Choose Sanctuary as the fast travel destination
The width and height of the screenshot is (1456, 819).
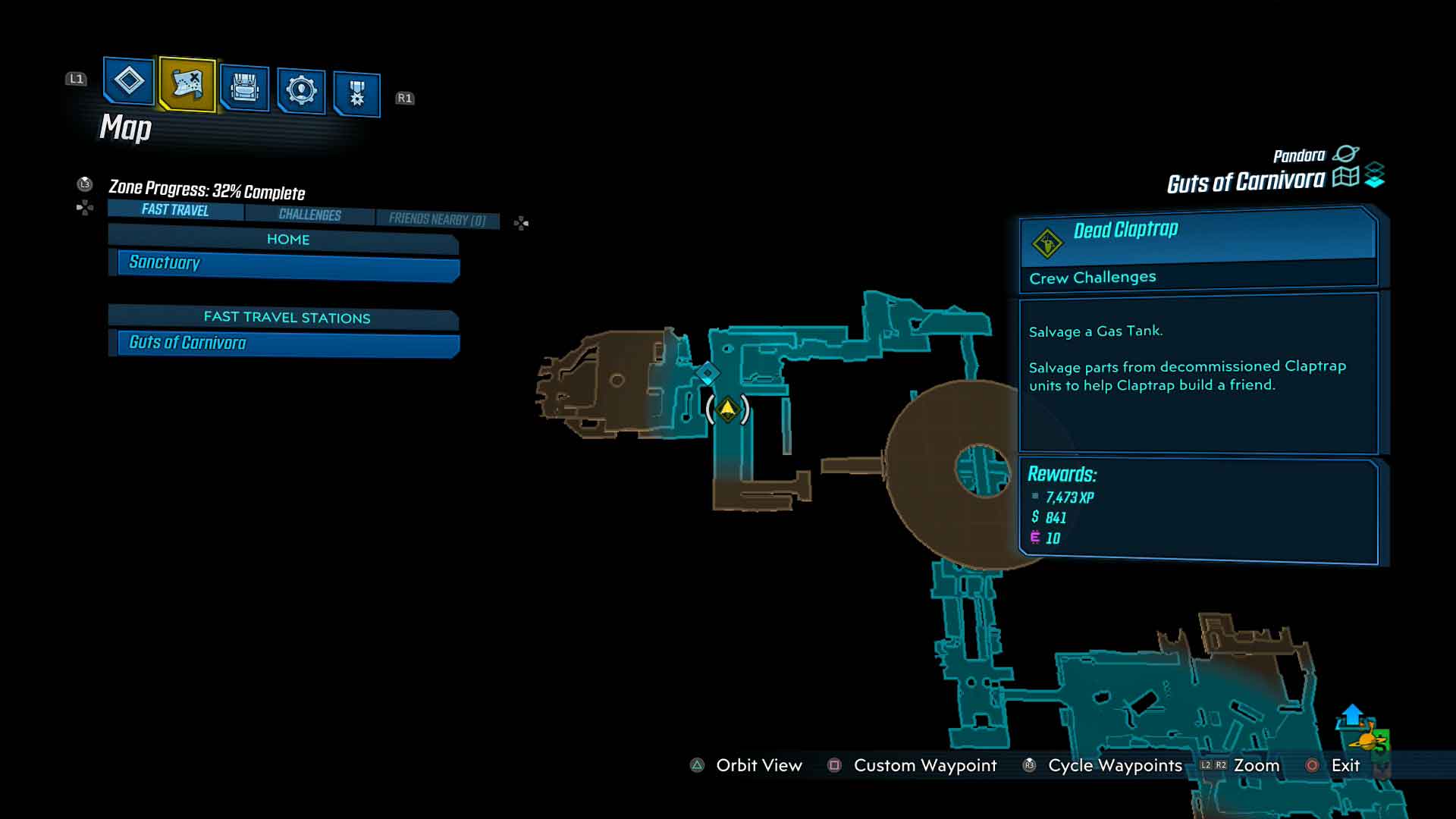click(x=288, y=264)
